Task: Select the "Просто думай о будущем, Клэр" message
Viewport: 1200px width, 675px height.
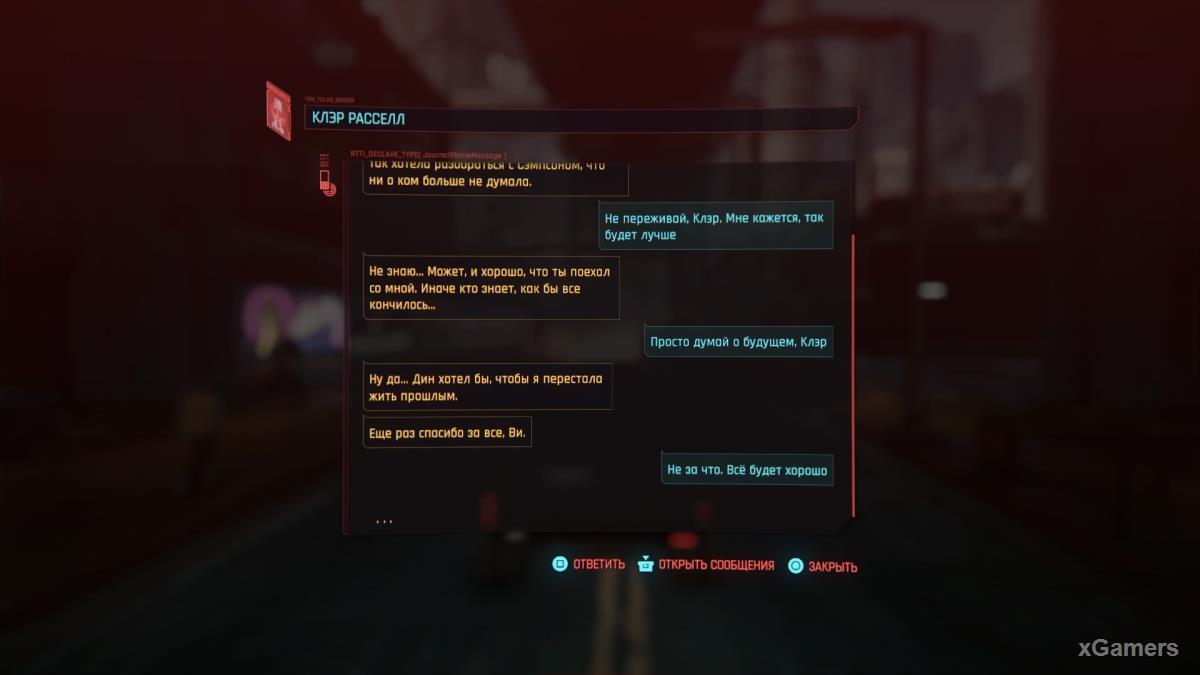Action: [738, 342]
